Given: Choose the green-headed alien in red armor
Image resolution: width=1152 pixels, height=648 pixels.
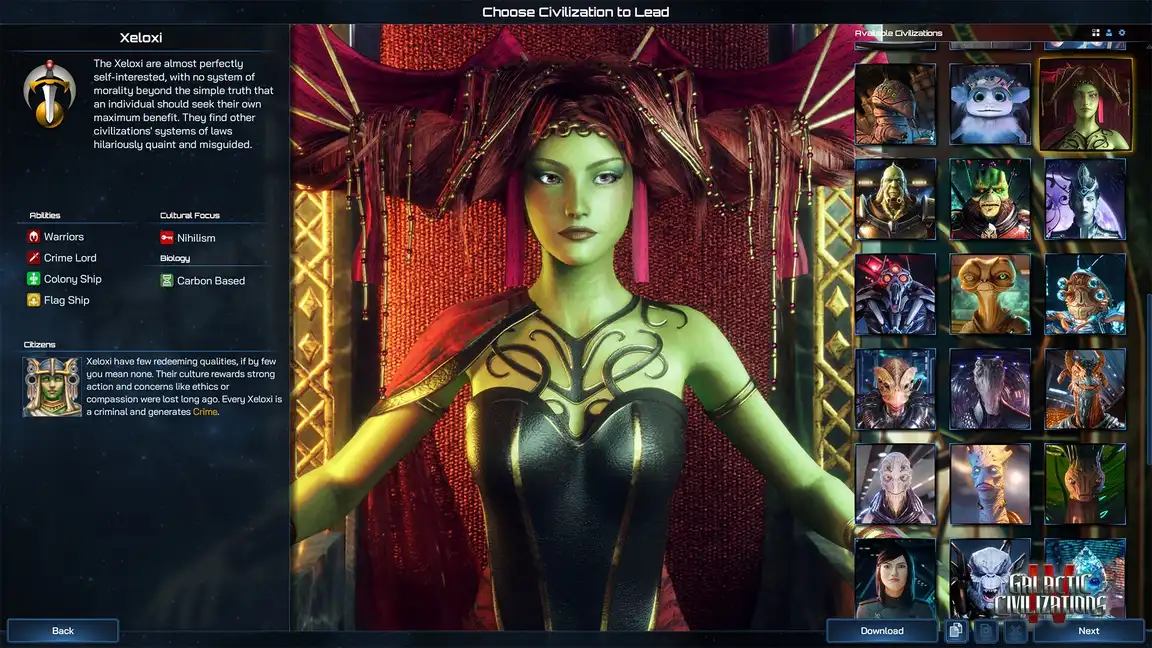Looking at the screenshot, I should 990,199.
